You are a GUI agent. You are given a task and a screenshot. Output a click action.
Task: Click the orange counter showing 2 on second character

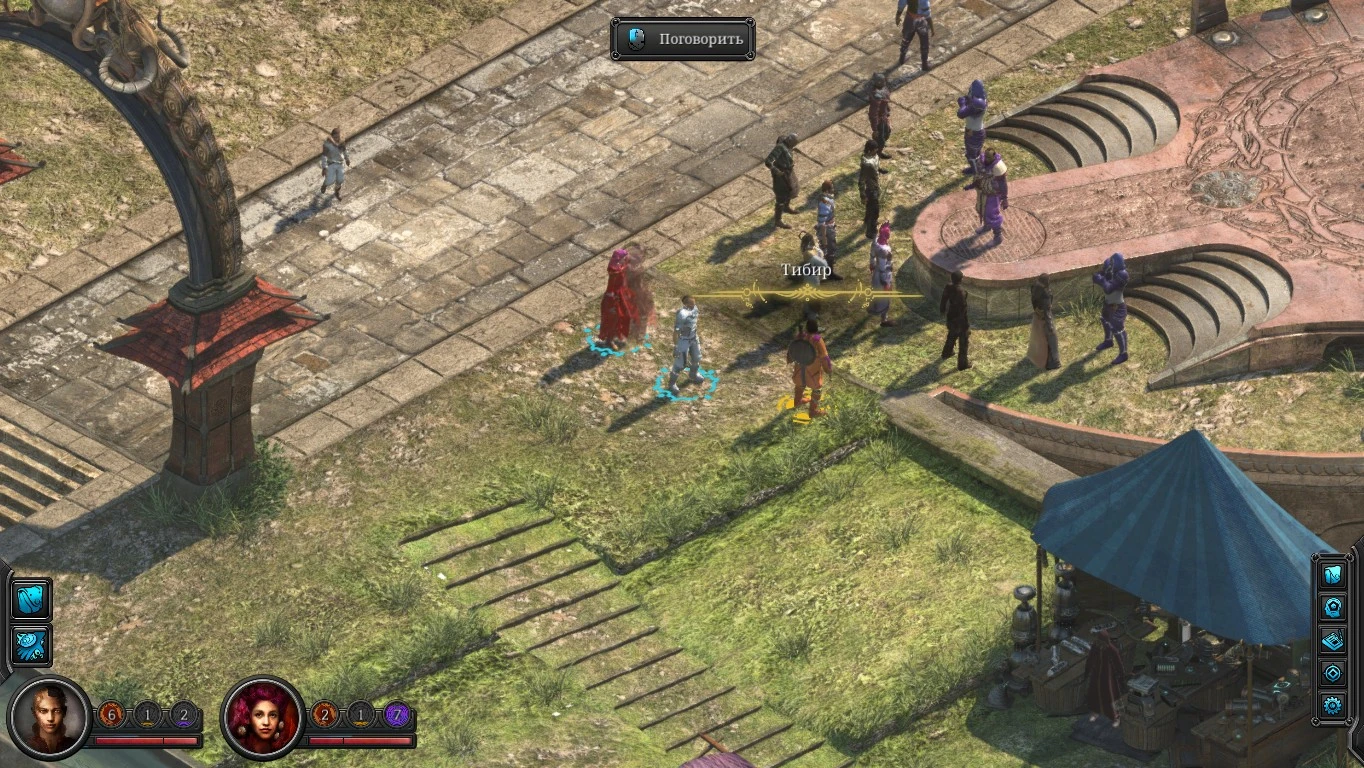(x=325, y=714)
